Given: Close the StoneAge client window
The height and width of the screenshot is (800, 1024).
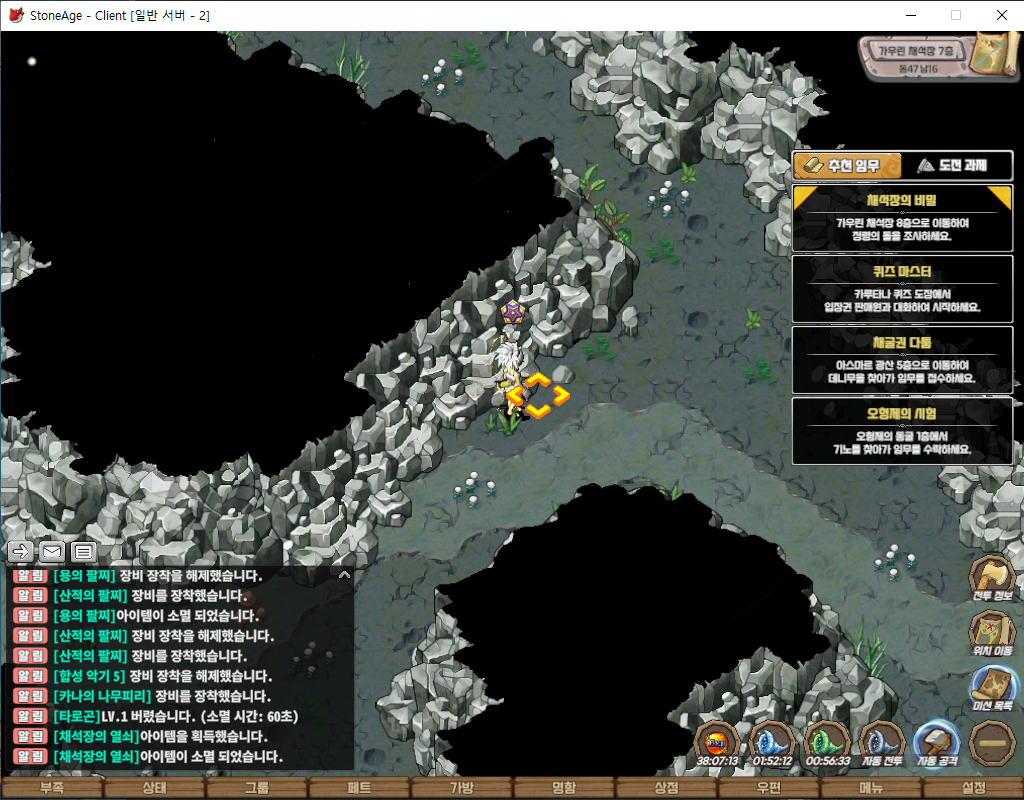Looking at the screenshot, I should (x=1001, y=15).
